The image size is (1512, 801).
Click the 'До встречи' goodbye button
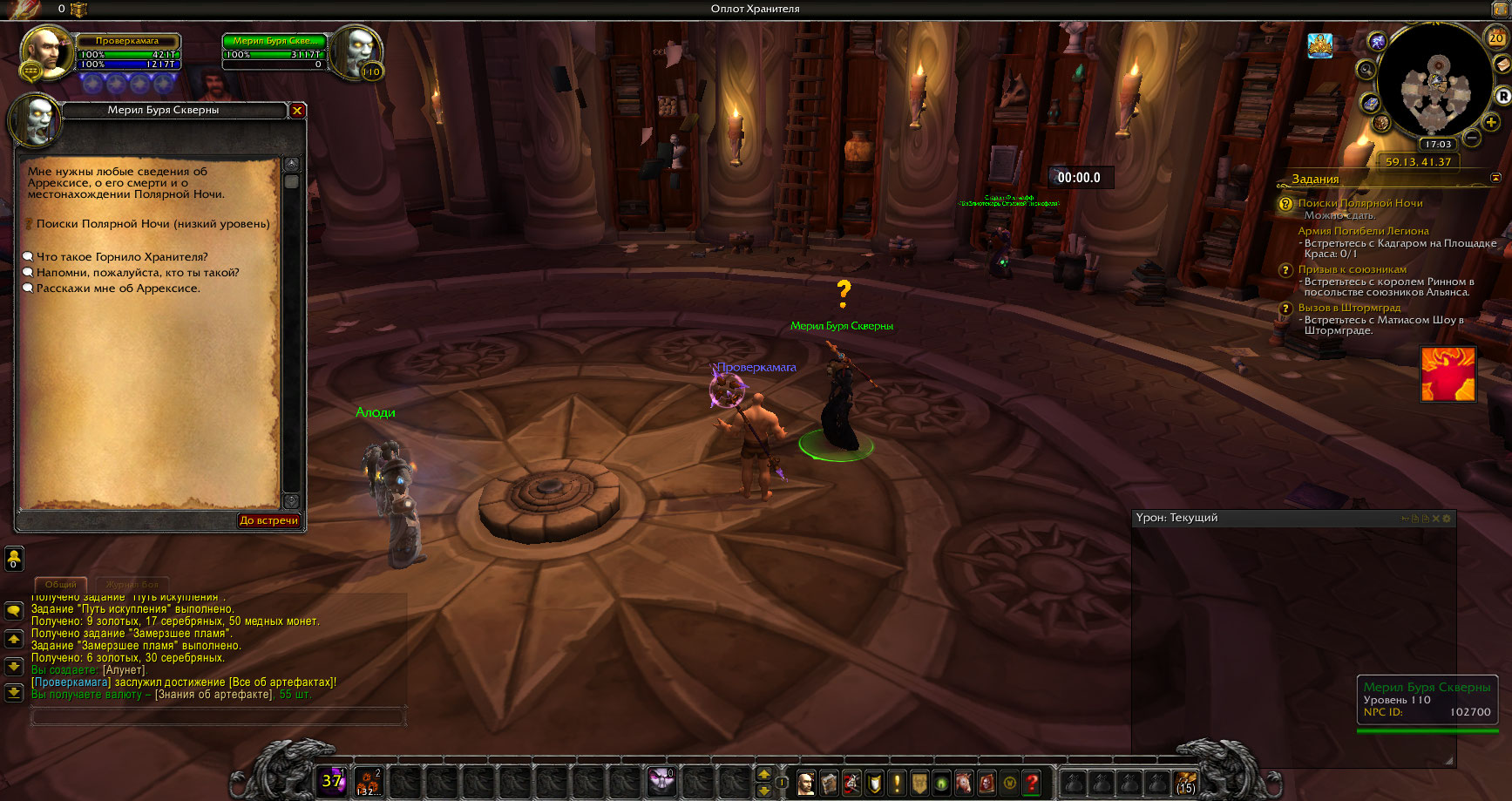pyautogui.click(x=268, y=520)
